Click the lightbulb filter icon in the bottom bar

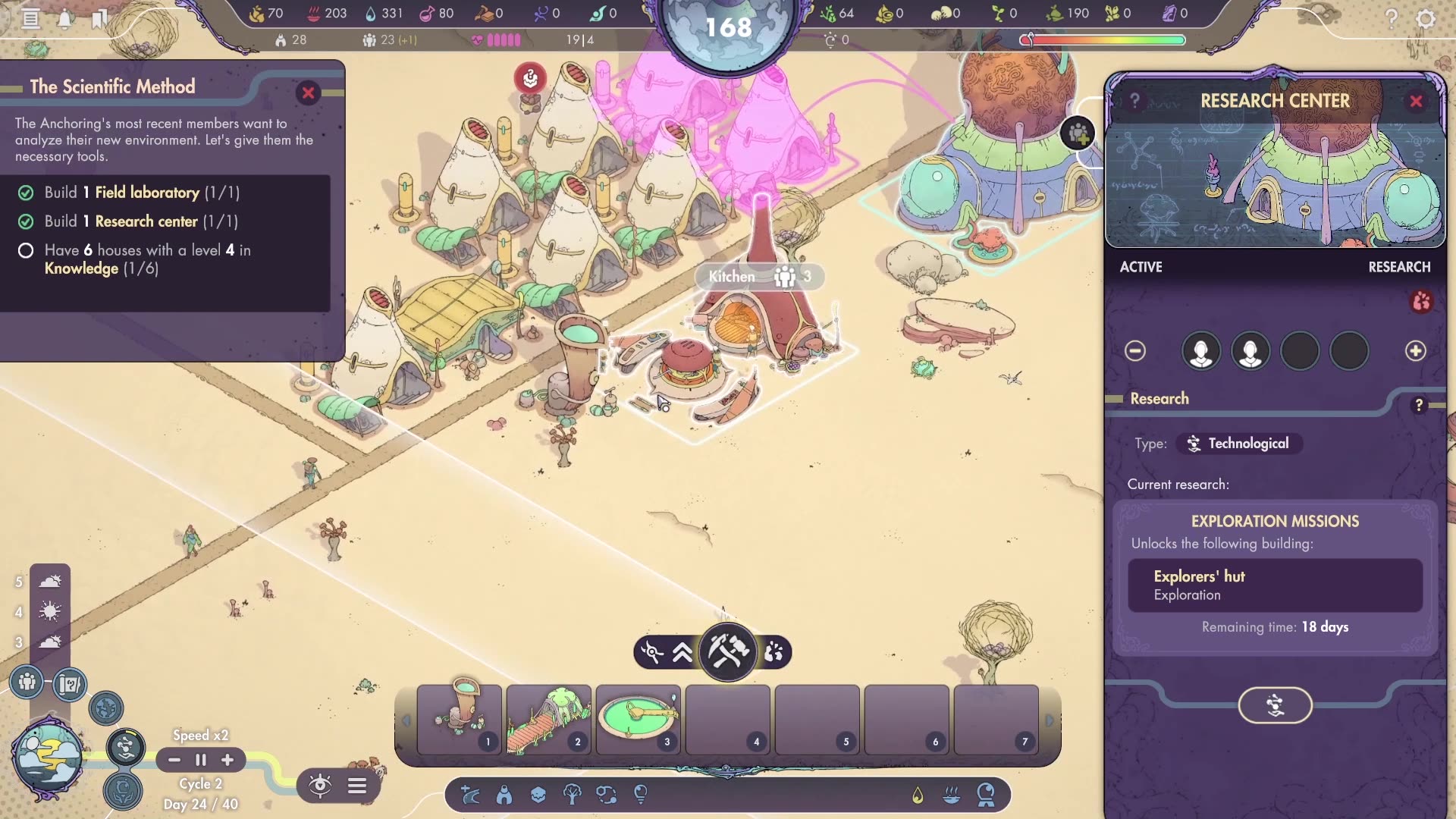pos(641,794)
